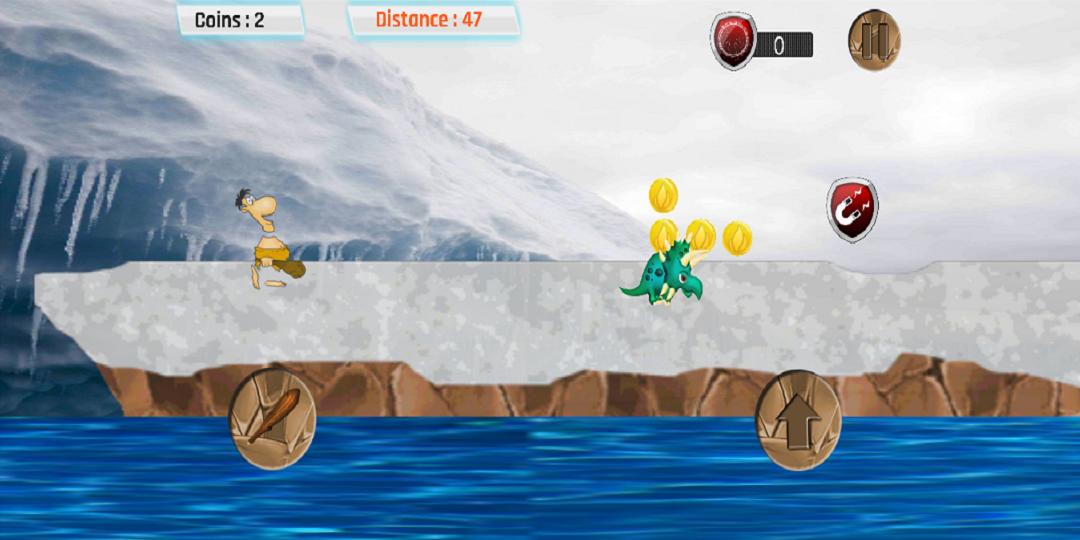Swing the club attack button
Image resolution: width=1080 pixels, height=540 pixels.
click(x=272, y=419)
